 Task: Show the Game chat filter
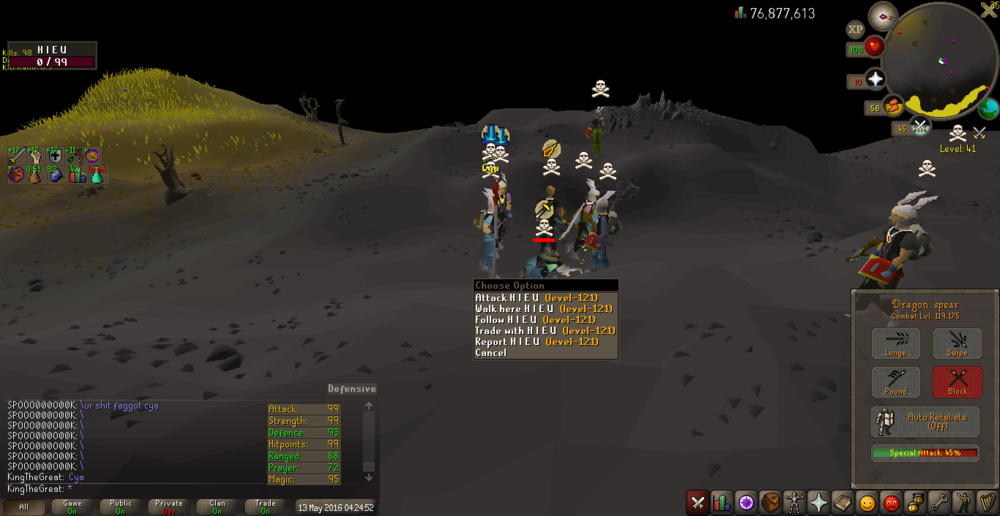point(73,506)
